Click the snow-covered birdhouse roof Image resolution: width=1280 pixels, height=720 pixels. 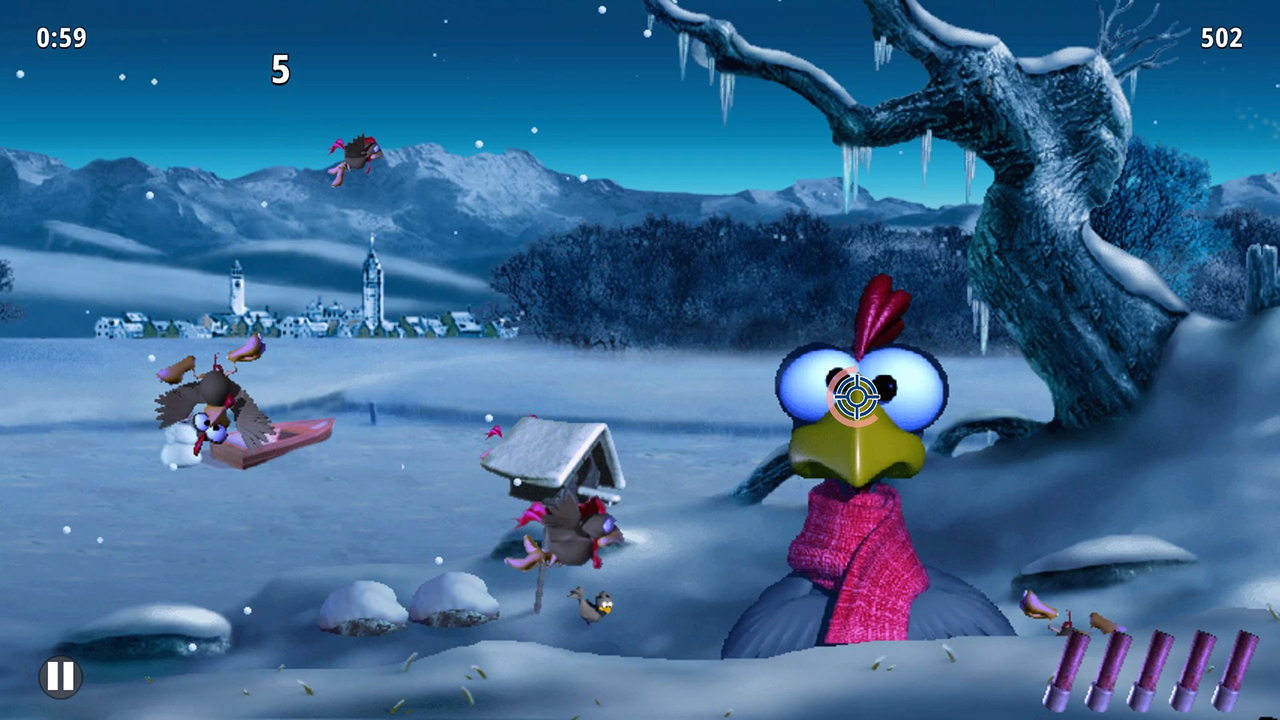click(545, 450)
